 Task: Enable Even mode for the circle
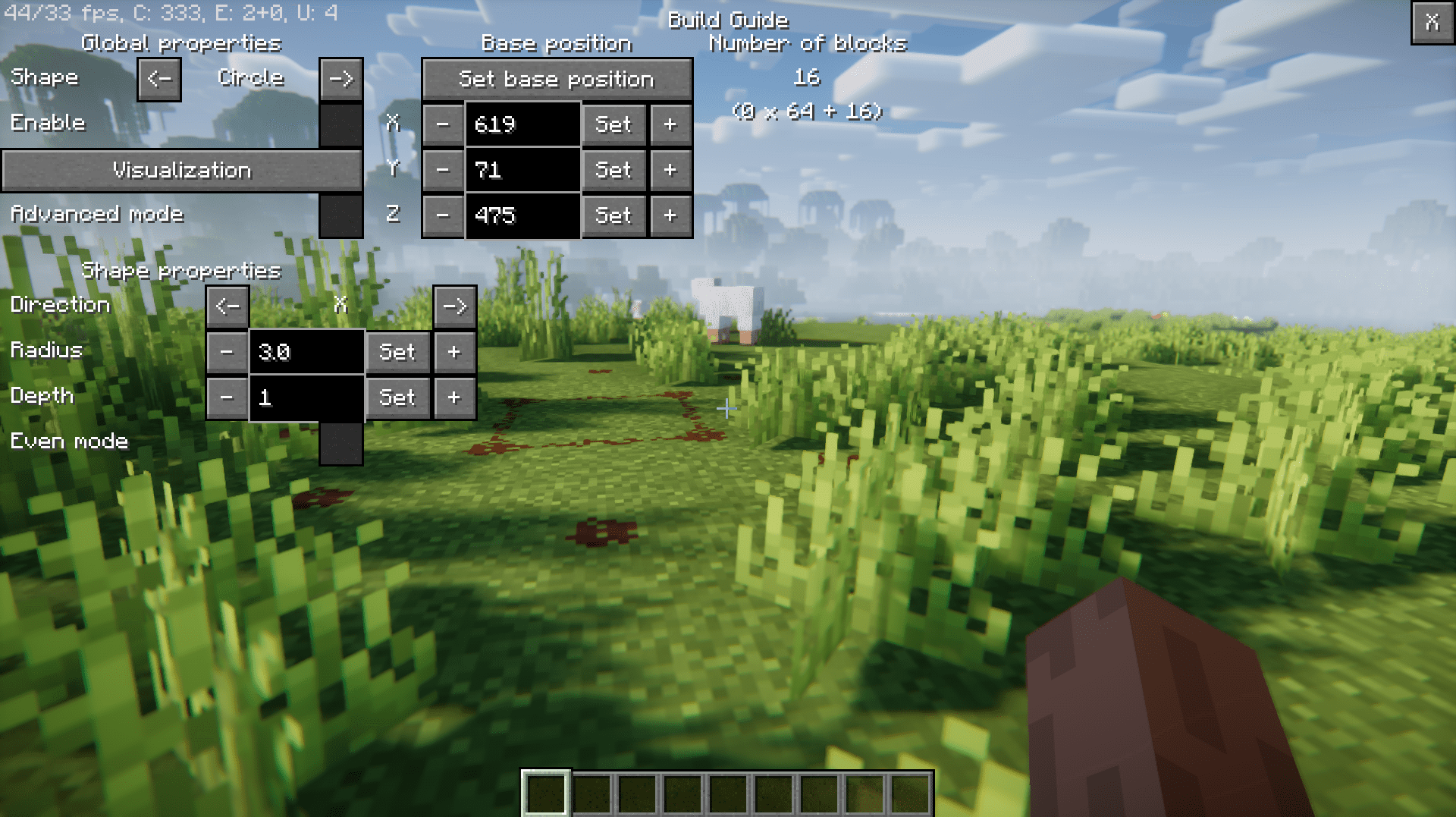[340, 442]
